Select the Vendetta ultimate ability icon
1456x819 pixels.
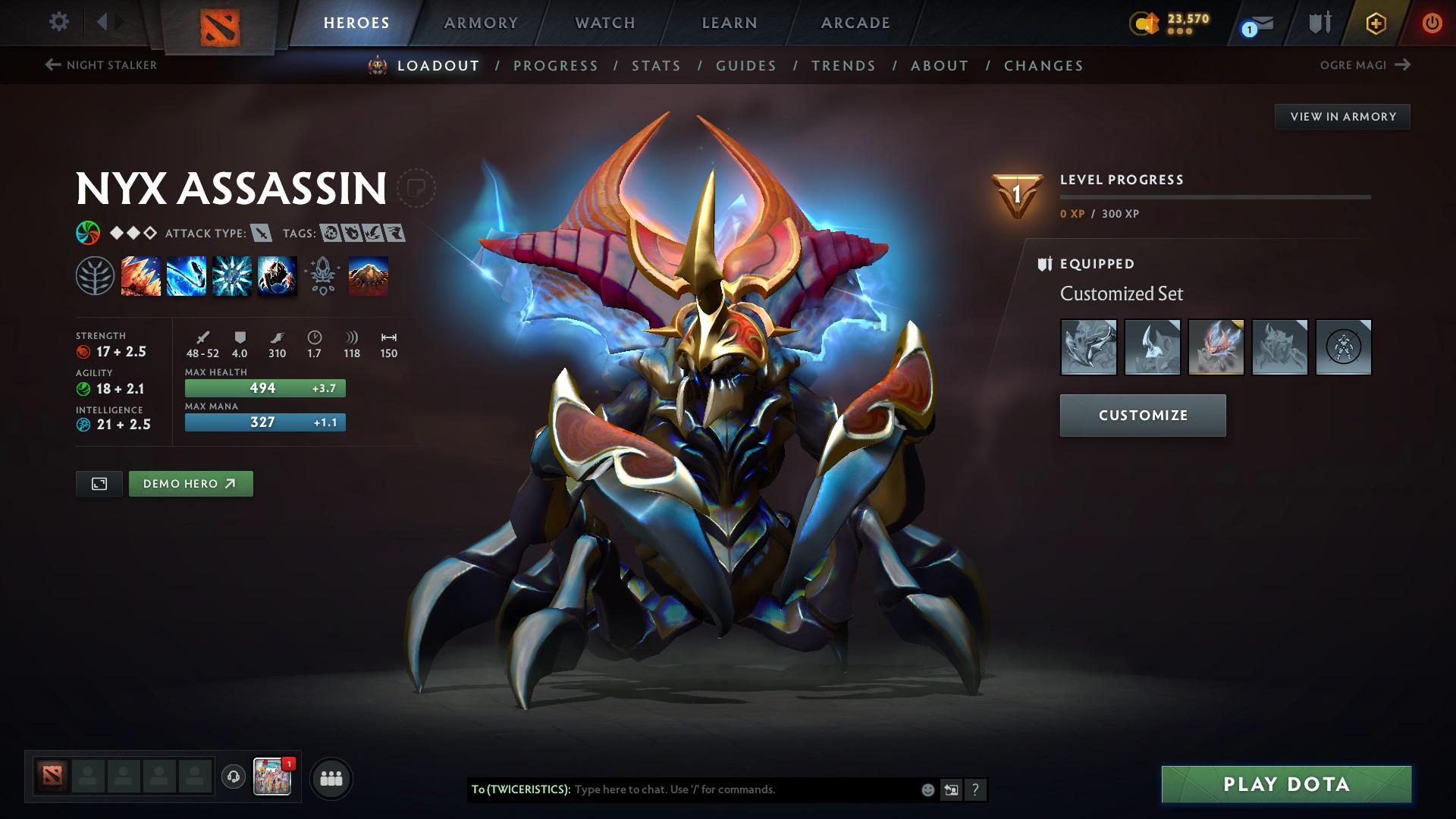[277, 275]
